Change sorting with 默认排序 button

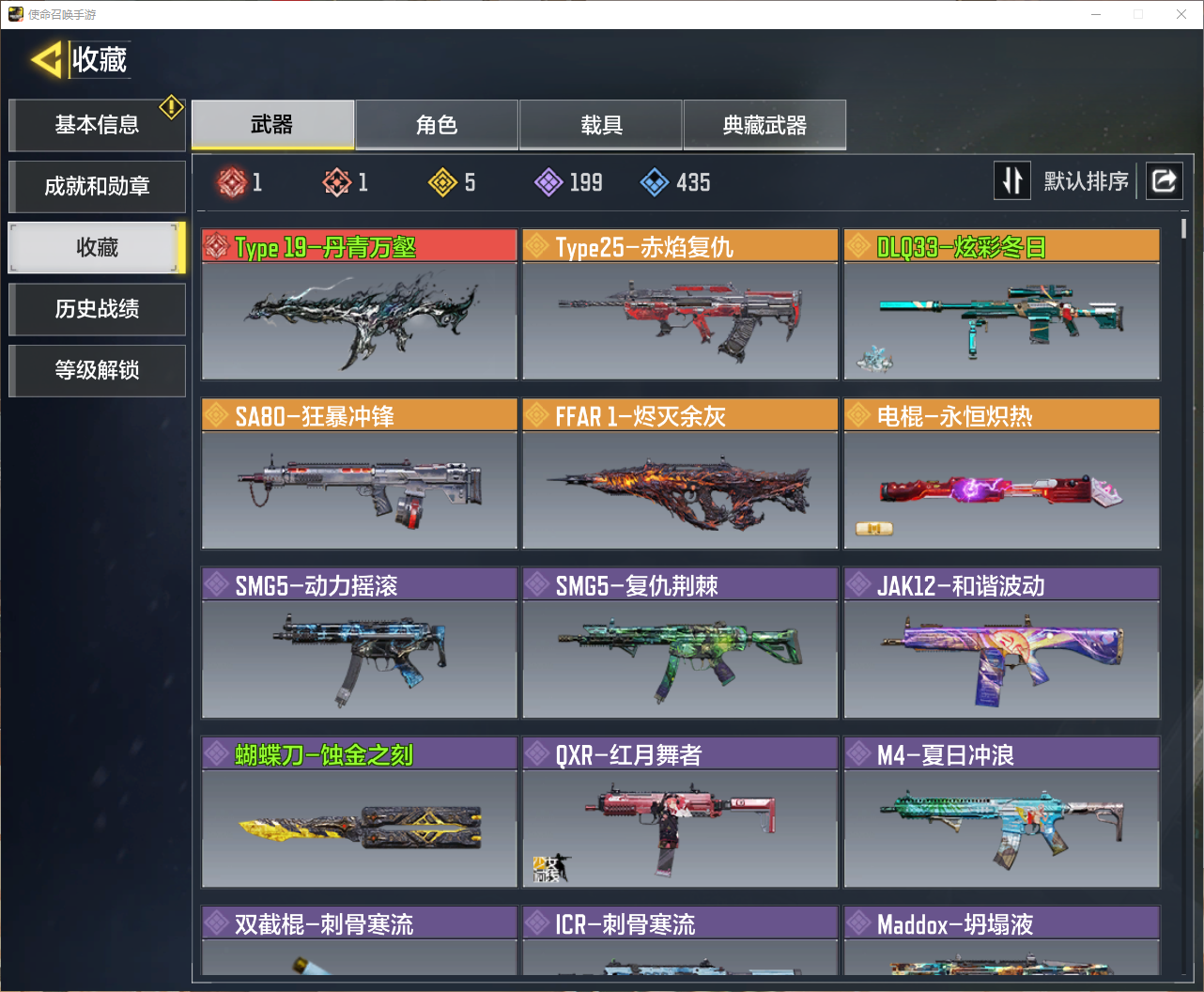tap(1063, 180)
